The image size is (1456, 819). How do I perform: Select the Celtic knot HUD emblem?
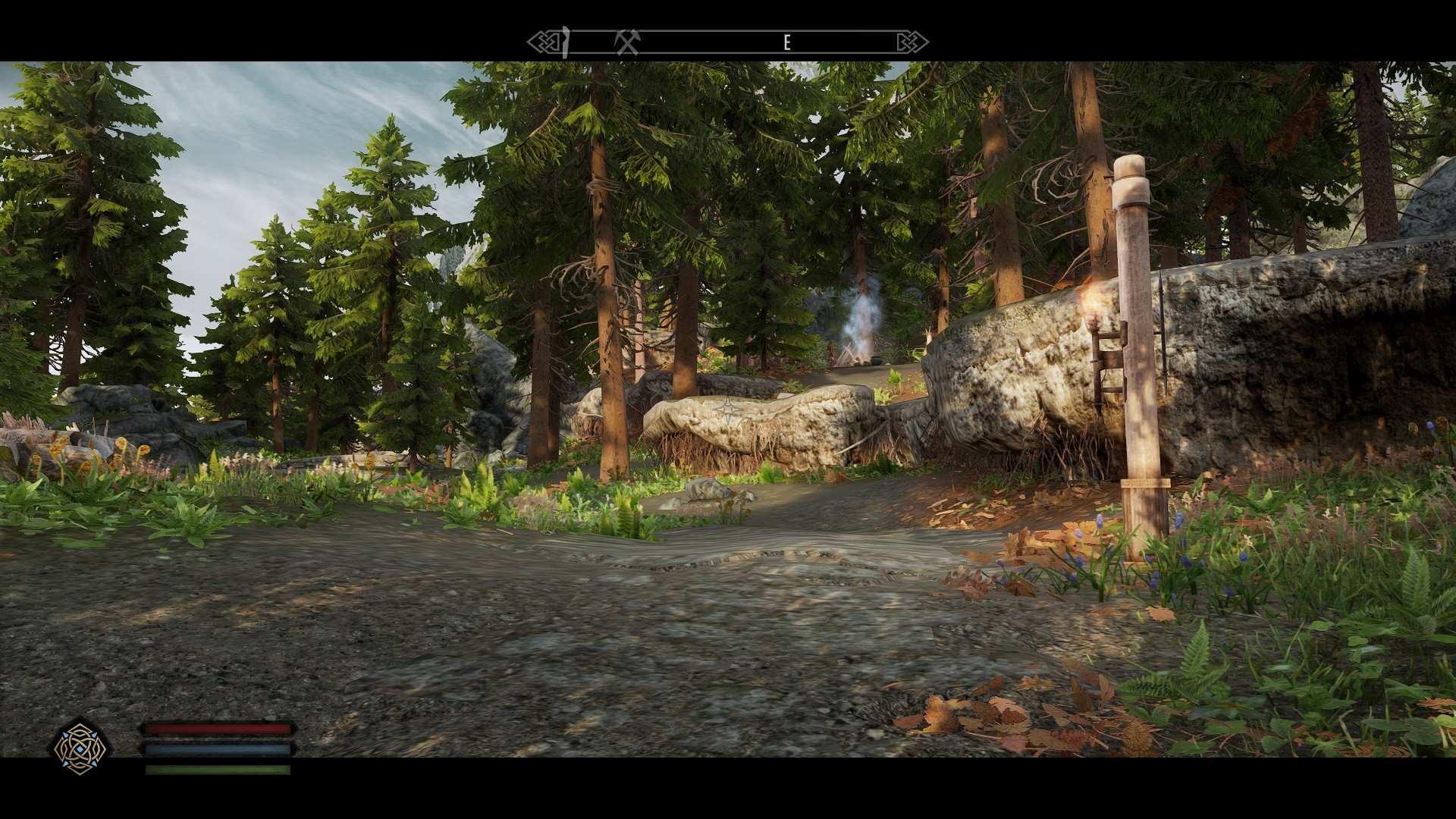click(x=80, y=747)
